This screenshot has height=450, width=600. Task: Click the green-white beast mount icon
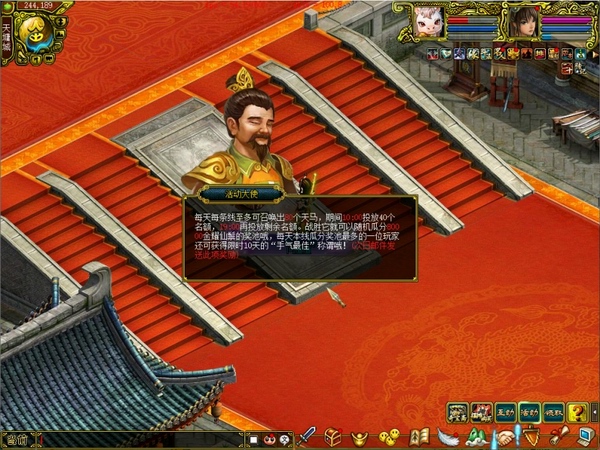pyautogui.click(x=477, y=437)
